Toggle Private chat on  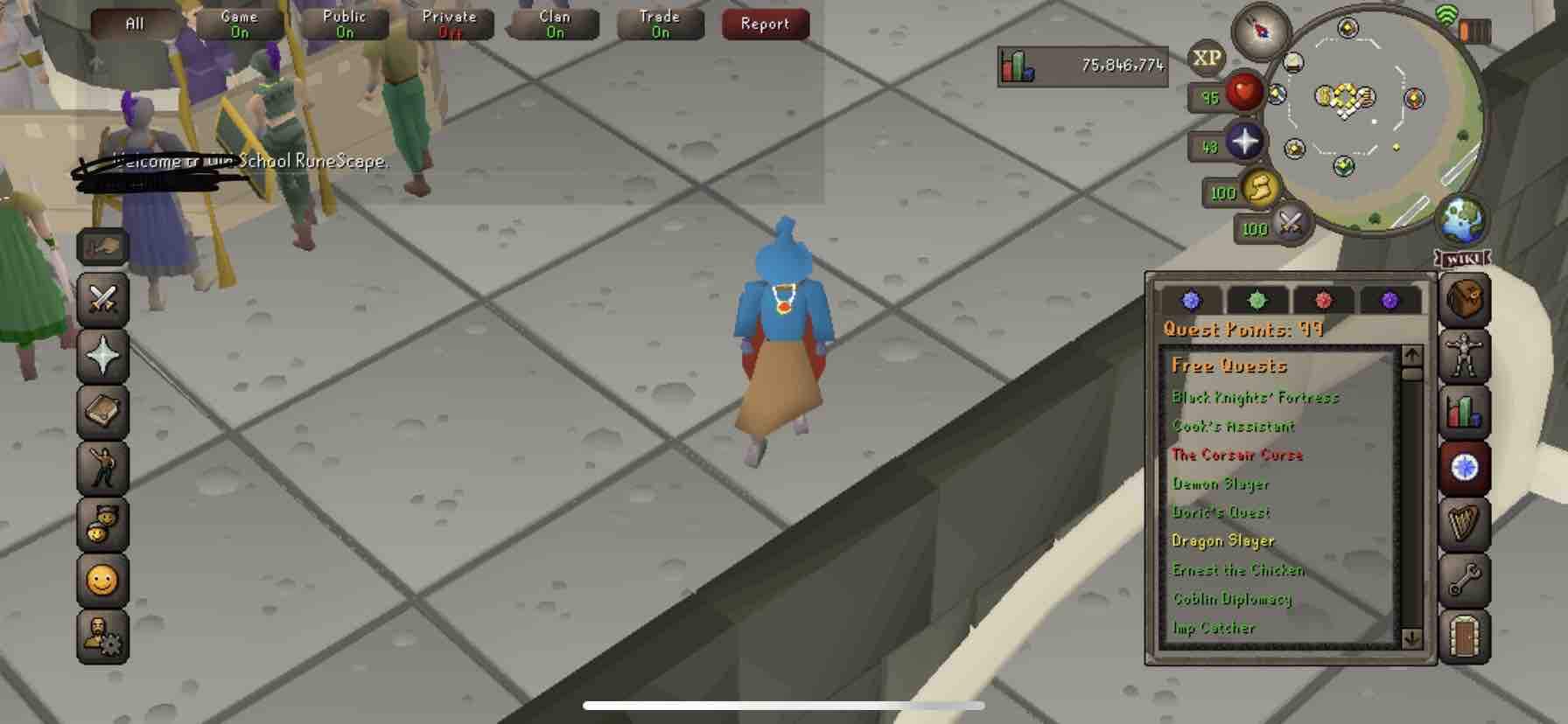coord(449,24)
